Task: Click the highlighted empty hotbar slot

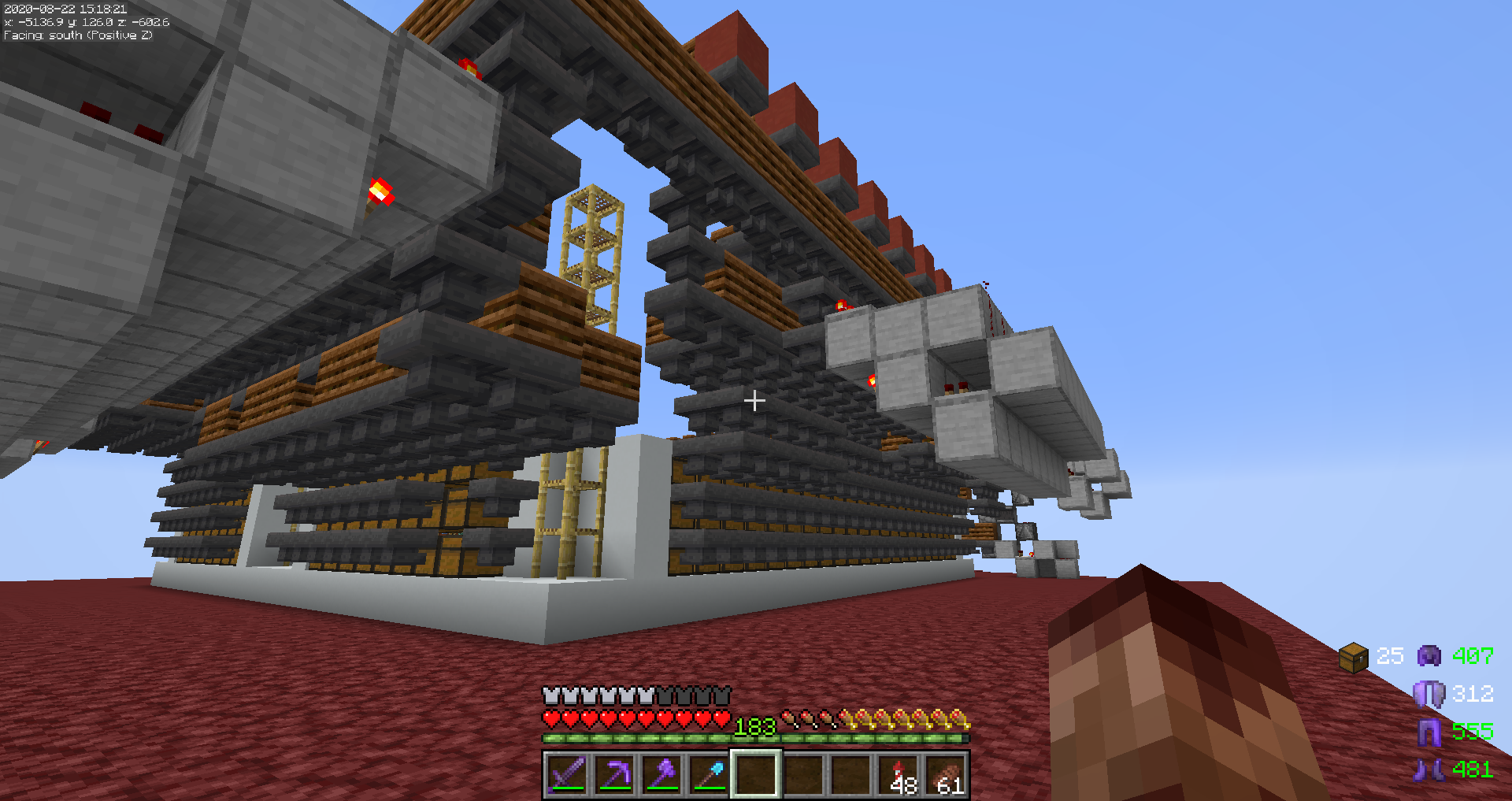Action: [x=756, y=774]
